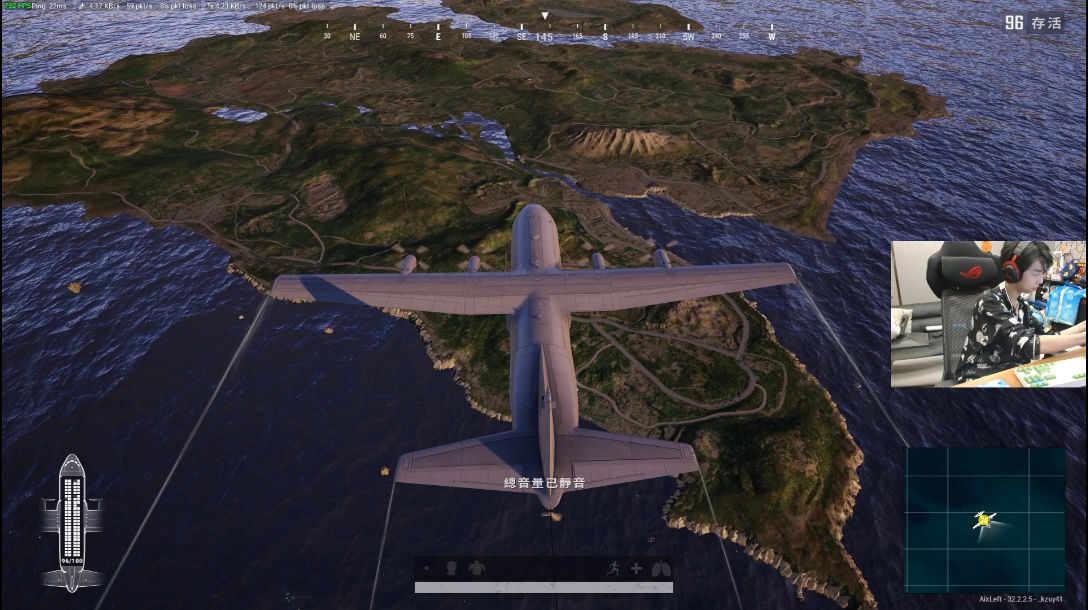Open the minimap showing the plane marker
The width and height of the screenshot is (1088, 610).
click(984, 519)
